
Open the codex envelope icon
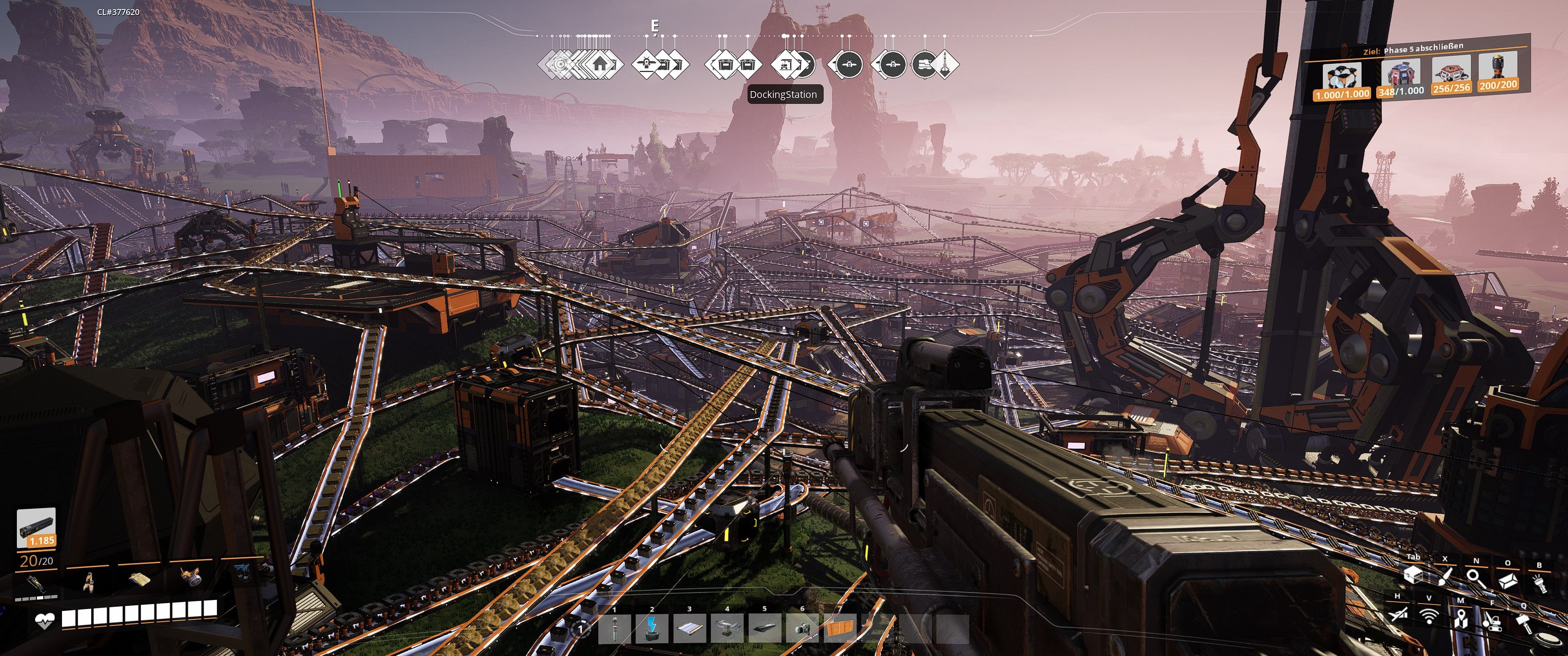coord(1507,581)
